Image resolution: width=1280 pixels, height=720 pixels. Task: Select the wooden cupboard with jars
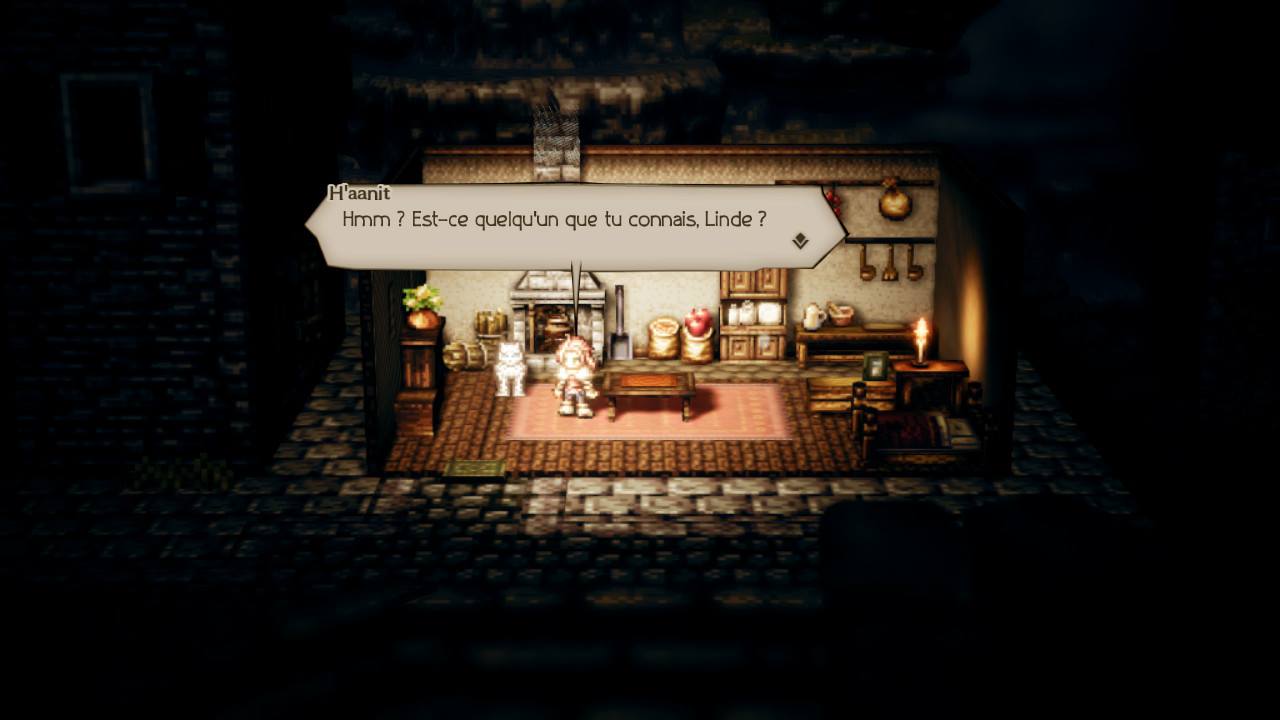coord(752,315)
